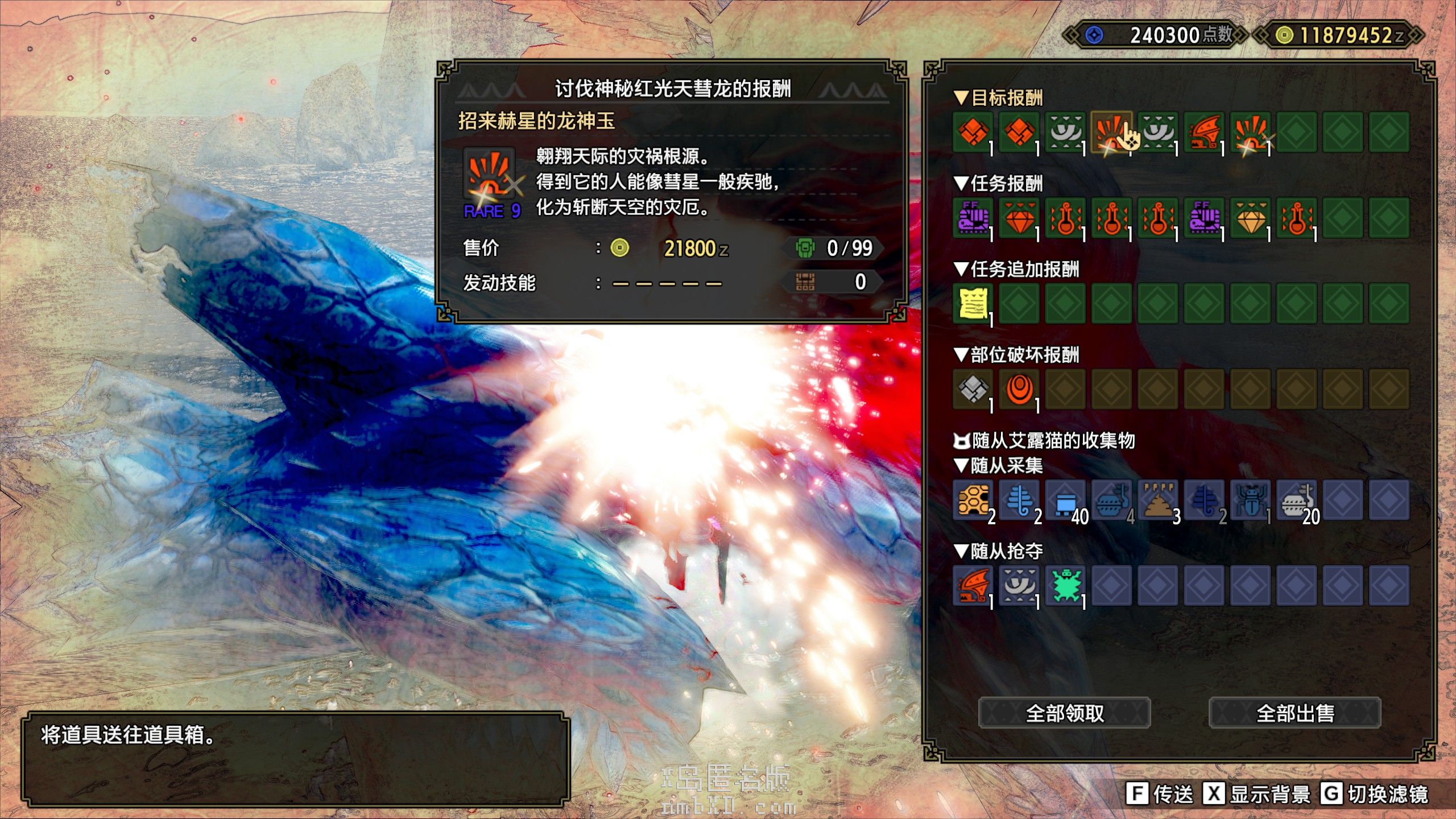Choose the green bug in 随从抢夺

1065,585
